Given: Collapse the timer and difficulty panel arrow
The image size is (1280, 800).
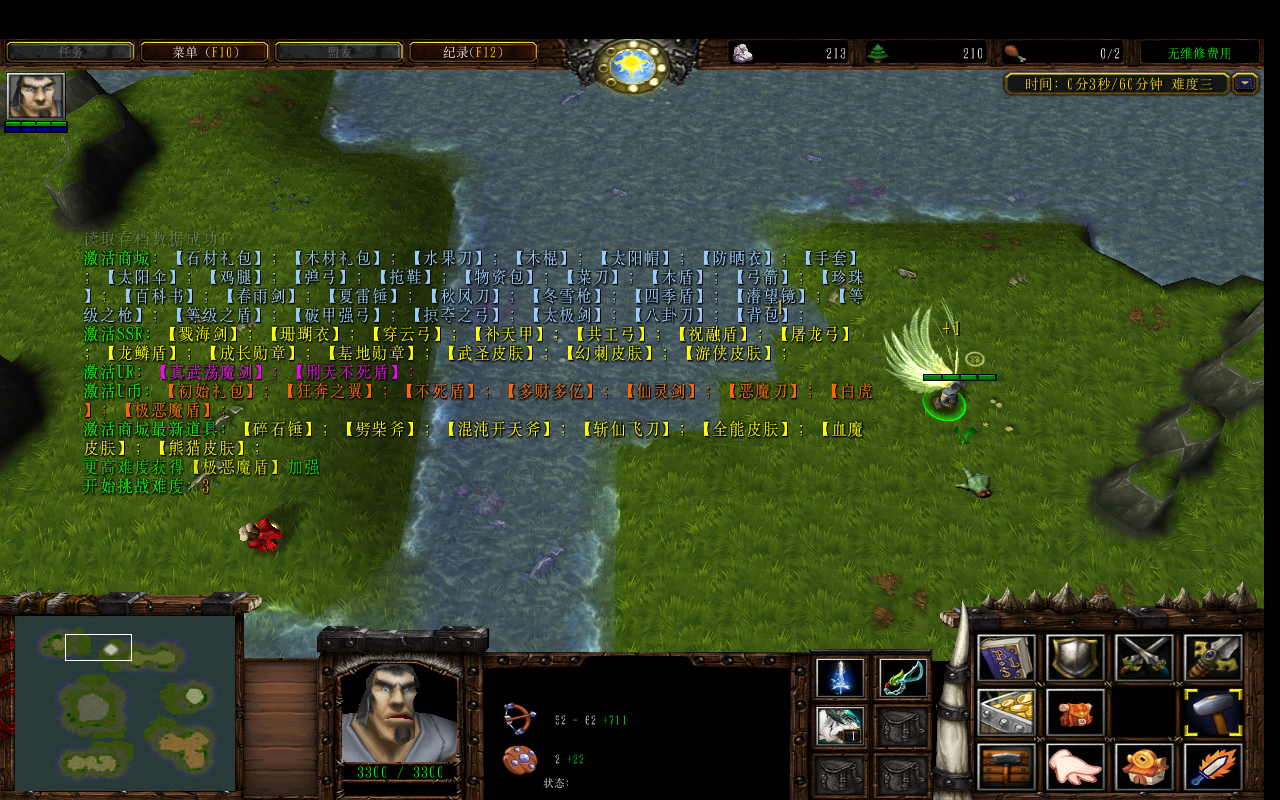Looking at the screenshot, I should pyautogui.click(x=1245, y=83).
